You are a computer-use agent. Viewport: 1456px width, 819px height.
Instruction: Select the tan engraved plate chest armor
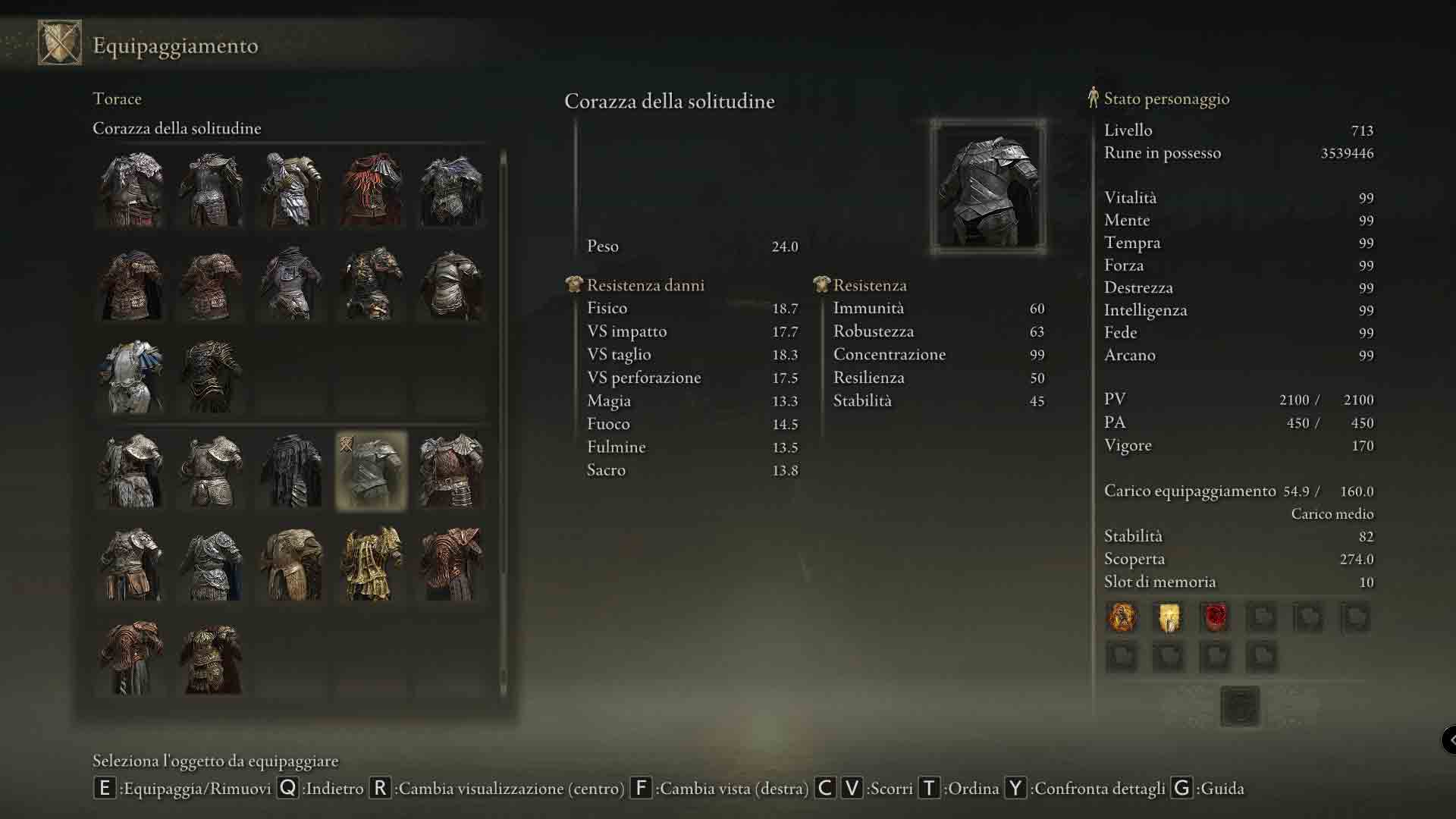tap(291, 564)
